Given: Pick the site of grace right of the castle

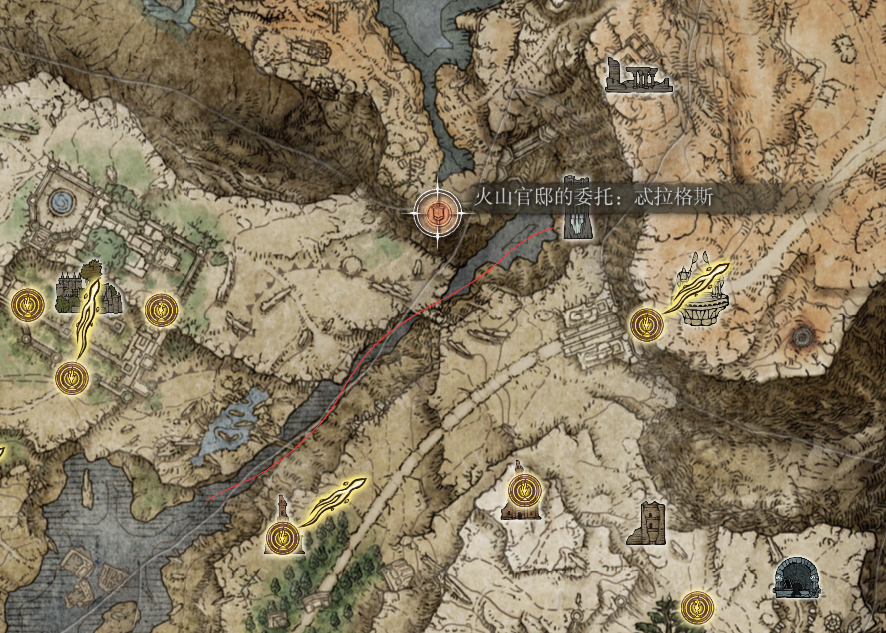Looking at the screenshot, I should (x=160, y=310).
